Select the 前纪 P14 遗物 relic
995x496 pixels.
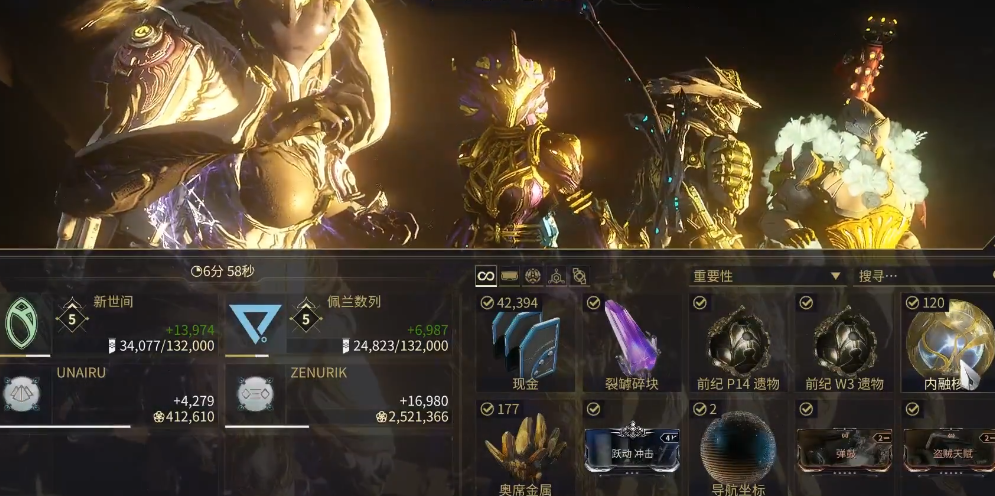[x=738, y=342]
